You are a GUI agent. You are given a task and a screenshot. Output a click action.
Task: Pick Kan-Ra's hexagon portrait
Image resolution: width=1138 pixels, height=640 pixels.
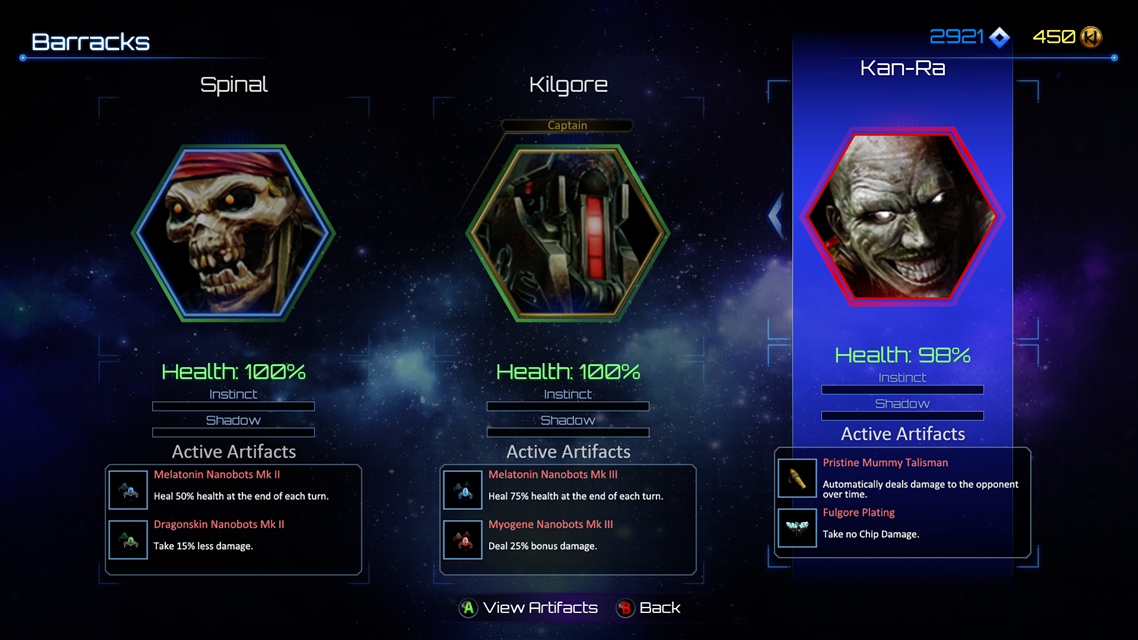[902, 215]
